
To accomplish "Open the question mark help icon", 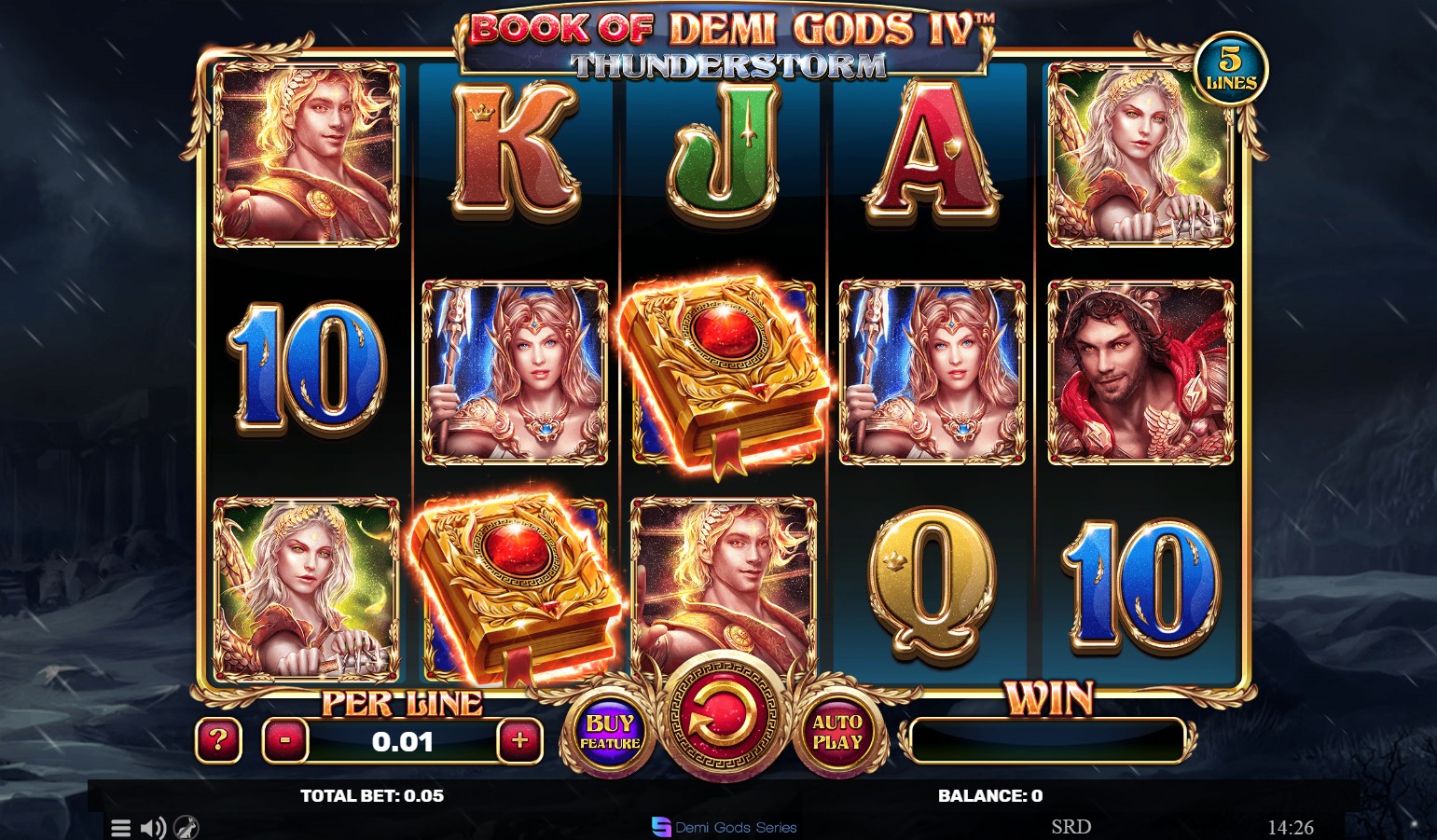I will (218, 741).
